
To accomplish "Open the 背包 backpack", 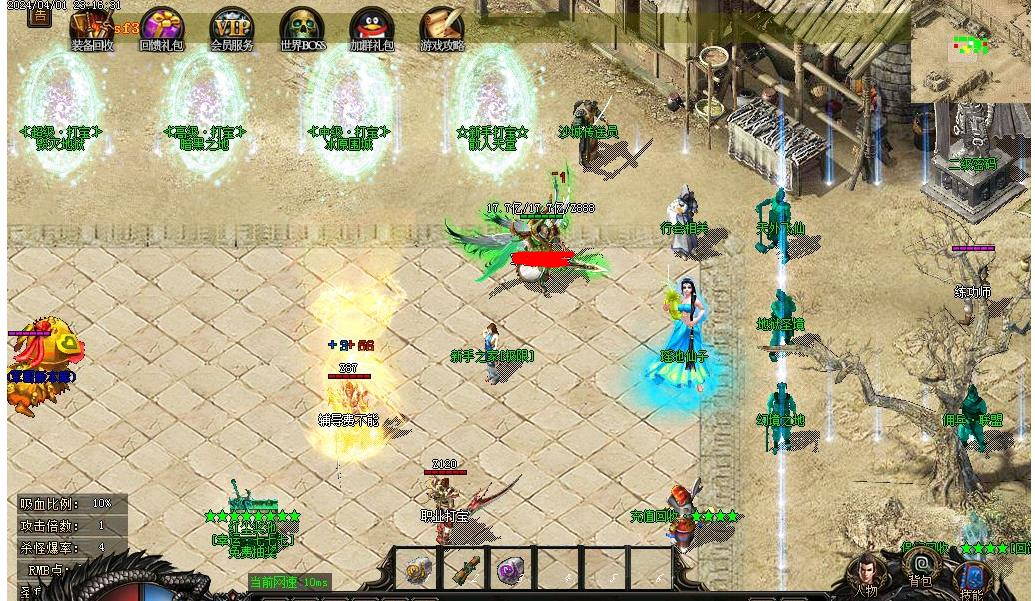I will (x=922, y=568).
